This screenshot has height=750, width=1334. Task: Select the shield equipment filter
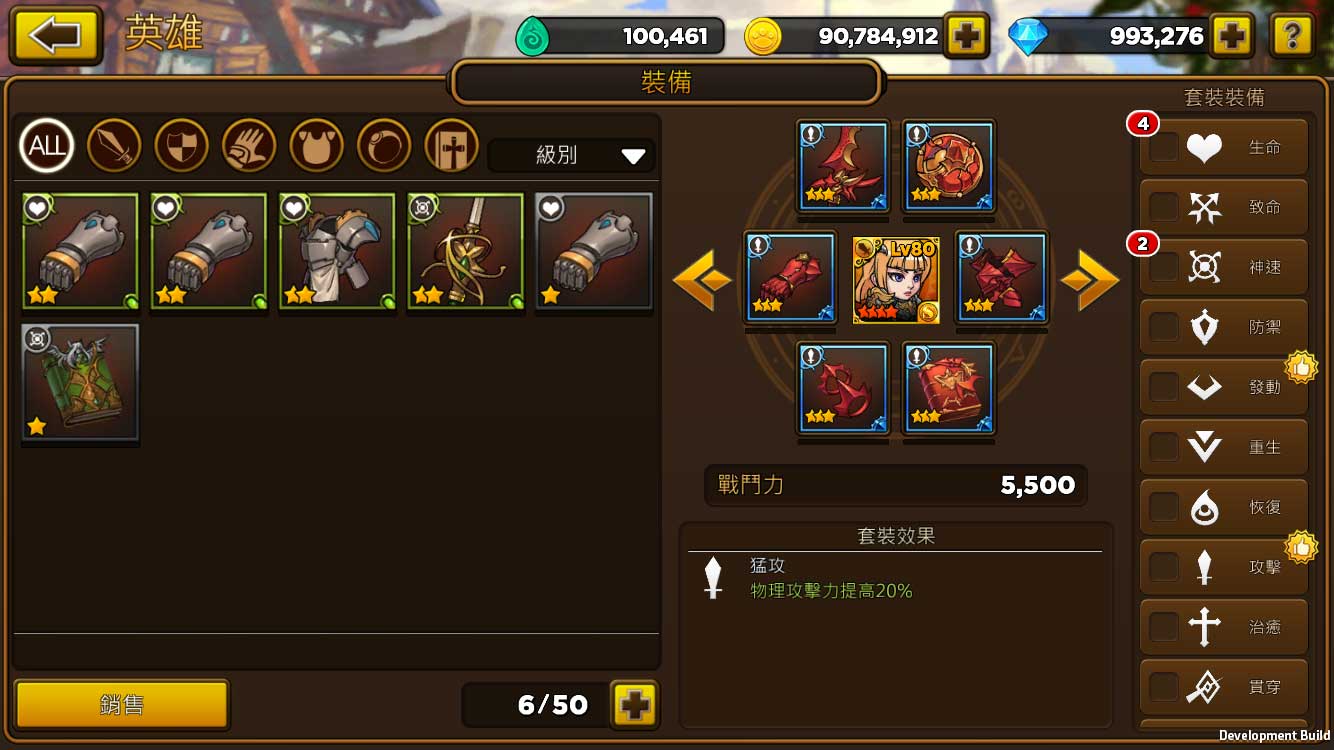[x=181, y=145]
